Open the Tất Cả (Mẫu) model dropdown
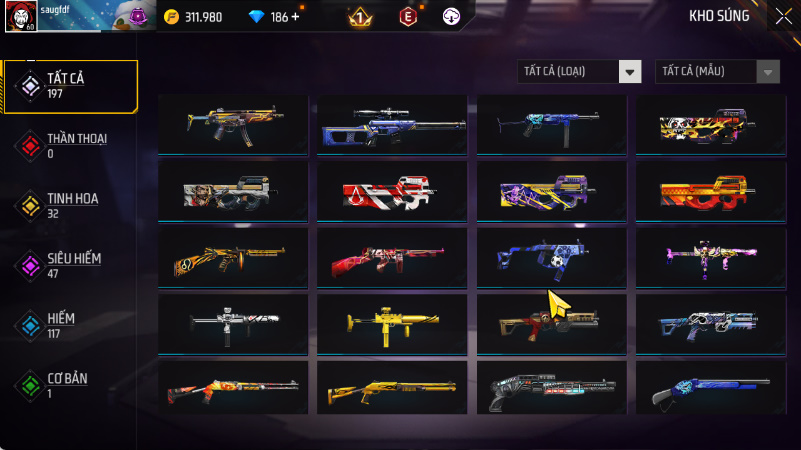Screen dimensions: 801x450 pyautogui.click(x=717, y=71)
